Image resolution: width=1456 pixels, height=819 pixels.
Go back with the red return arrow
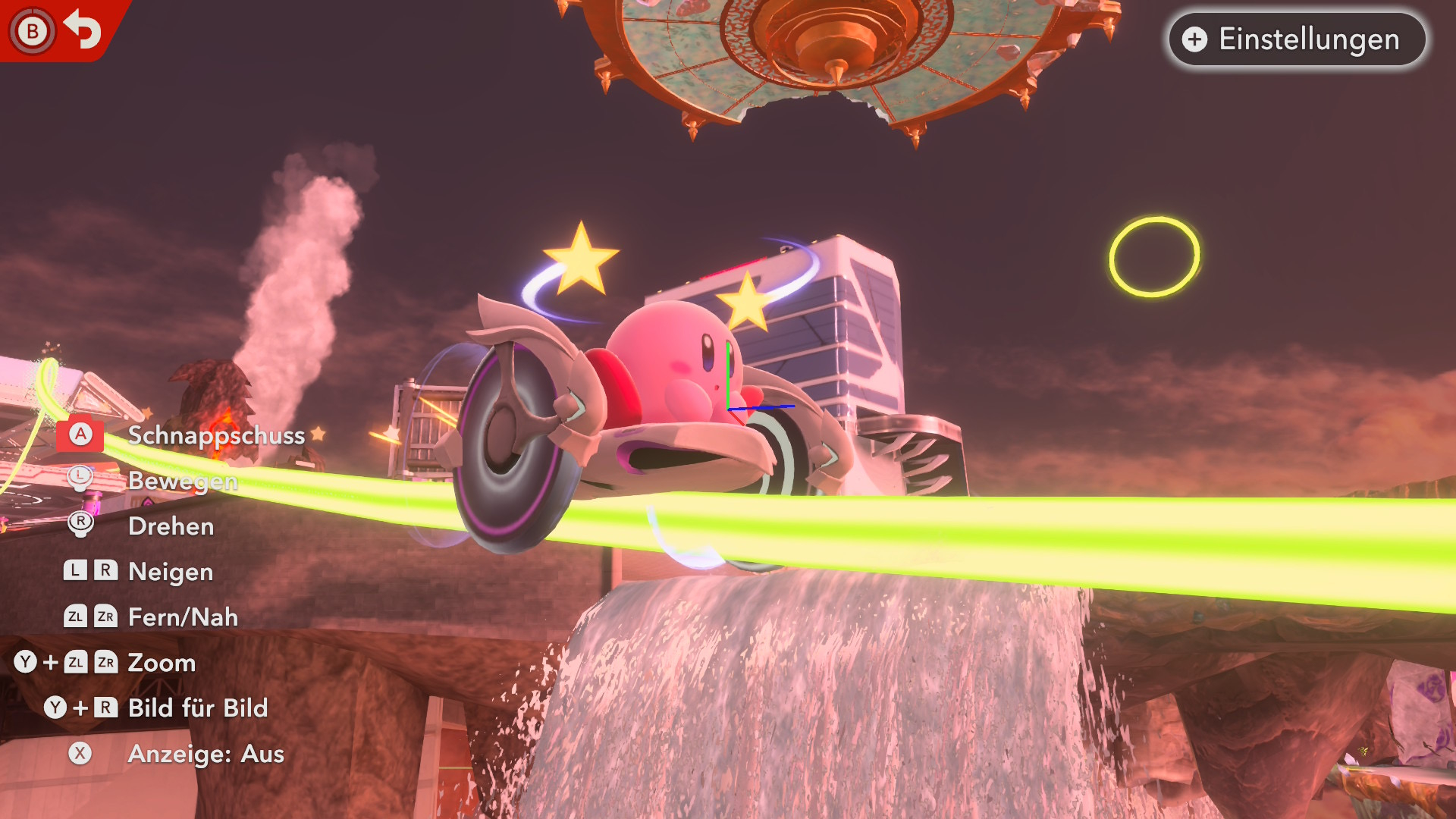coord(82,30)
